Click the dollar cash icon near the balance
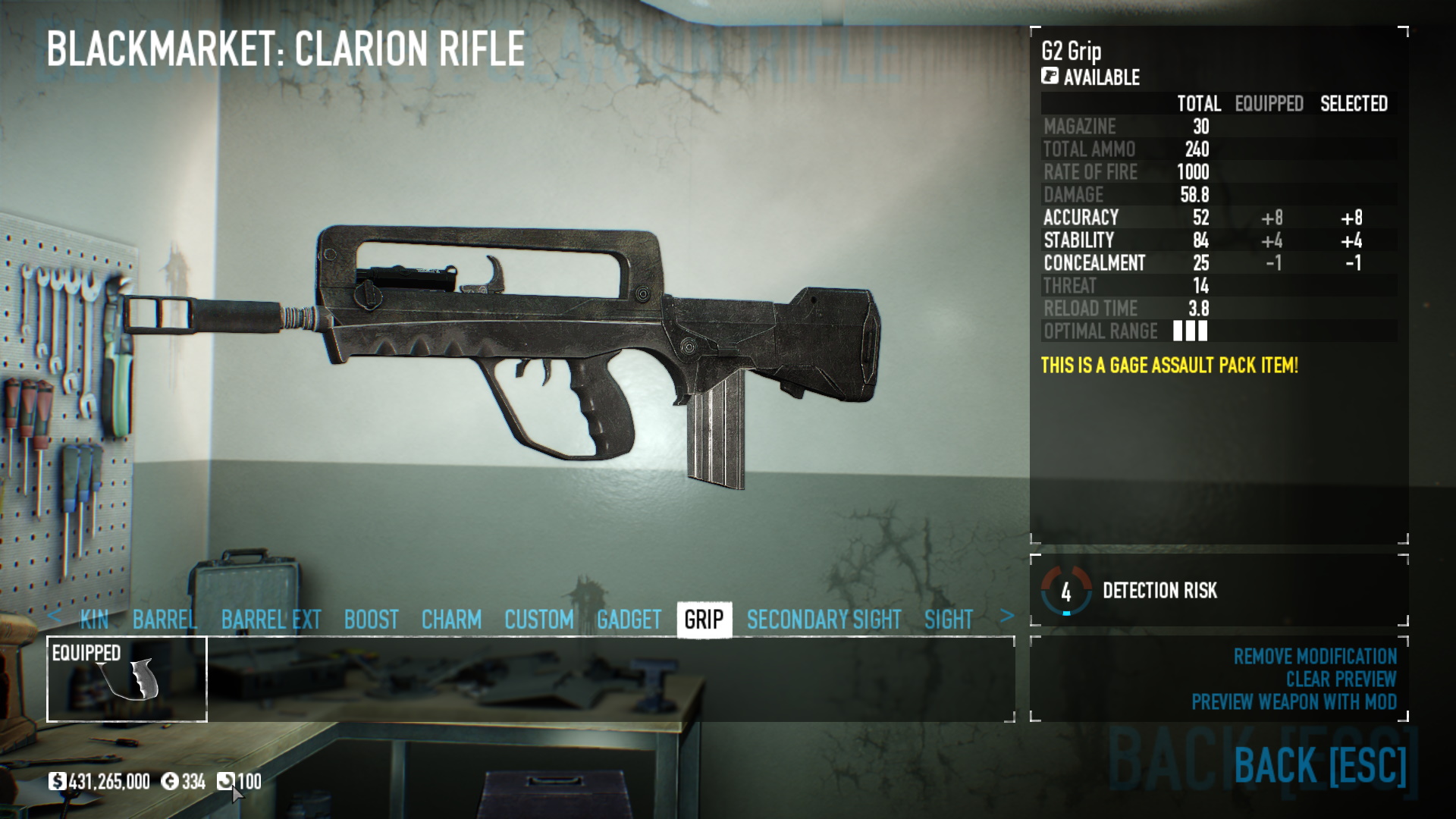The width and height of the screenshot is (1456, 819). click(58, 780)
